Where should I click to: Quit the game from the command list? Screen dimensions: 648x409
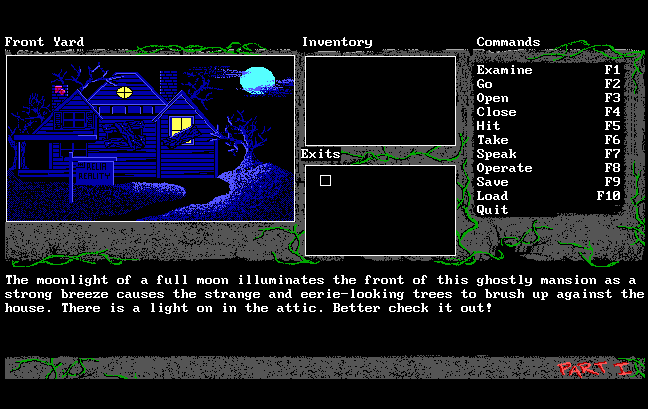click(492, 211)
